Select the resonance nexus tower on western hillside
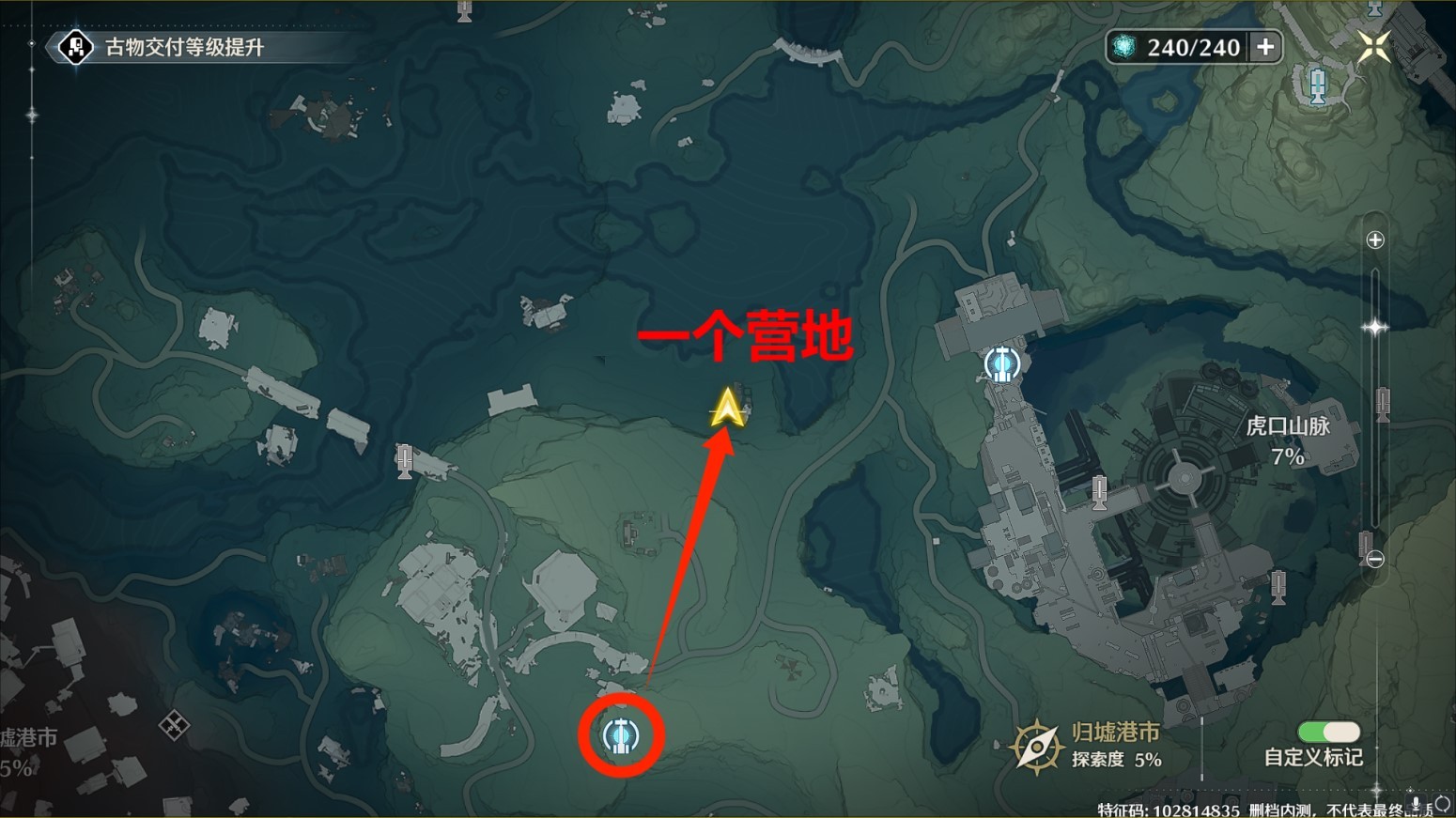 click(405, 461)
